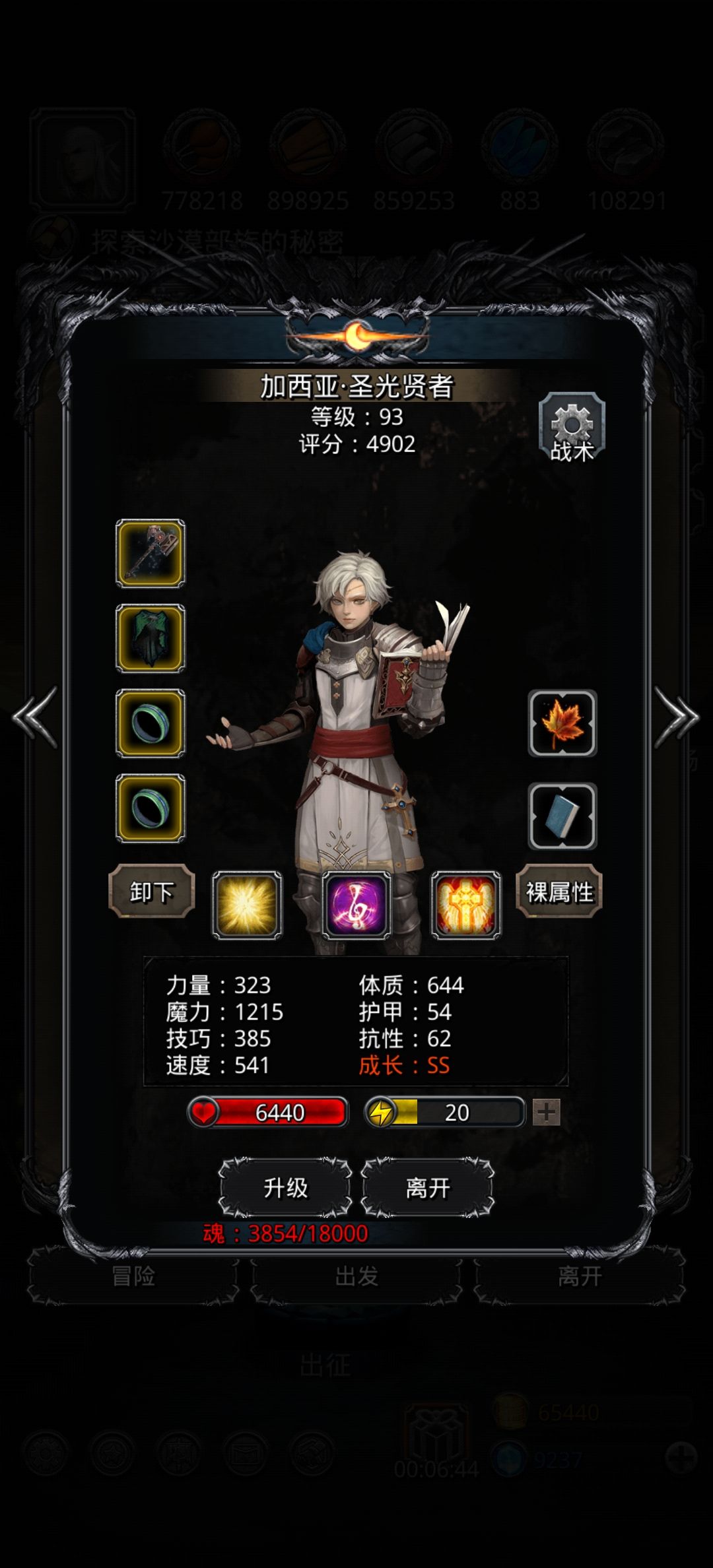Viewport: 713px width, 1568px height.
Task: Select the golden light burst skill
Action: tap(247, 904)
